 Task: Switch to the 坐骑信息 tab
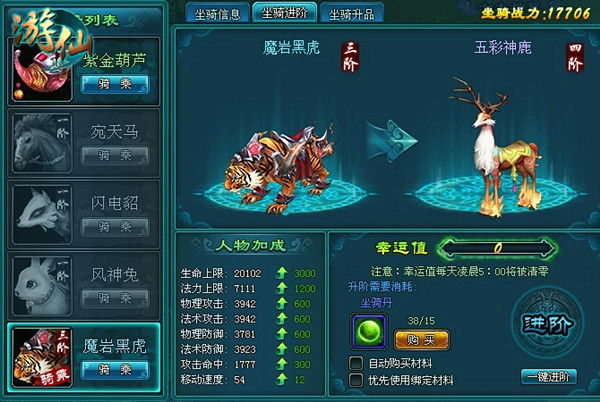click(216, 13)
